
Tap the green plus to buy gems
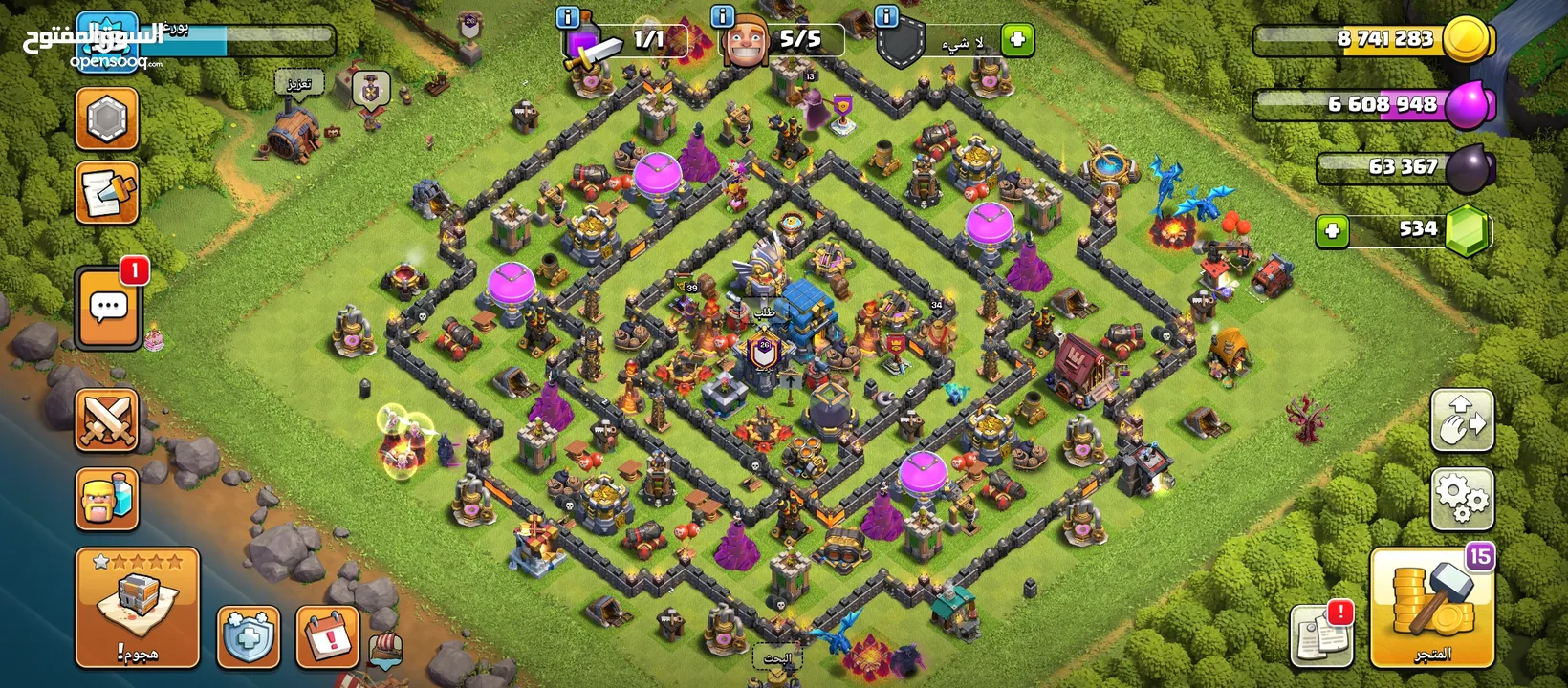point(1332,230)
